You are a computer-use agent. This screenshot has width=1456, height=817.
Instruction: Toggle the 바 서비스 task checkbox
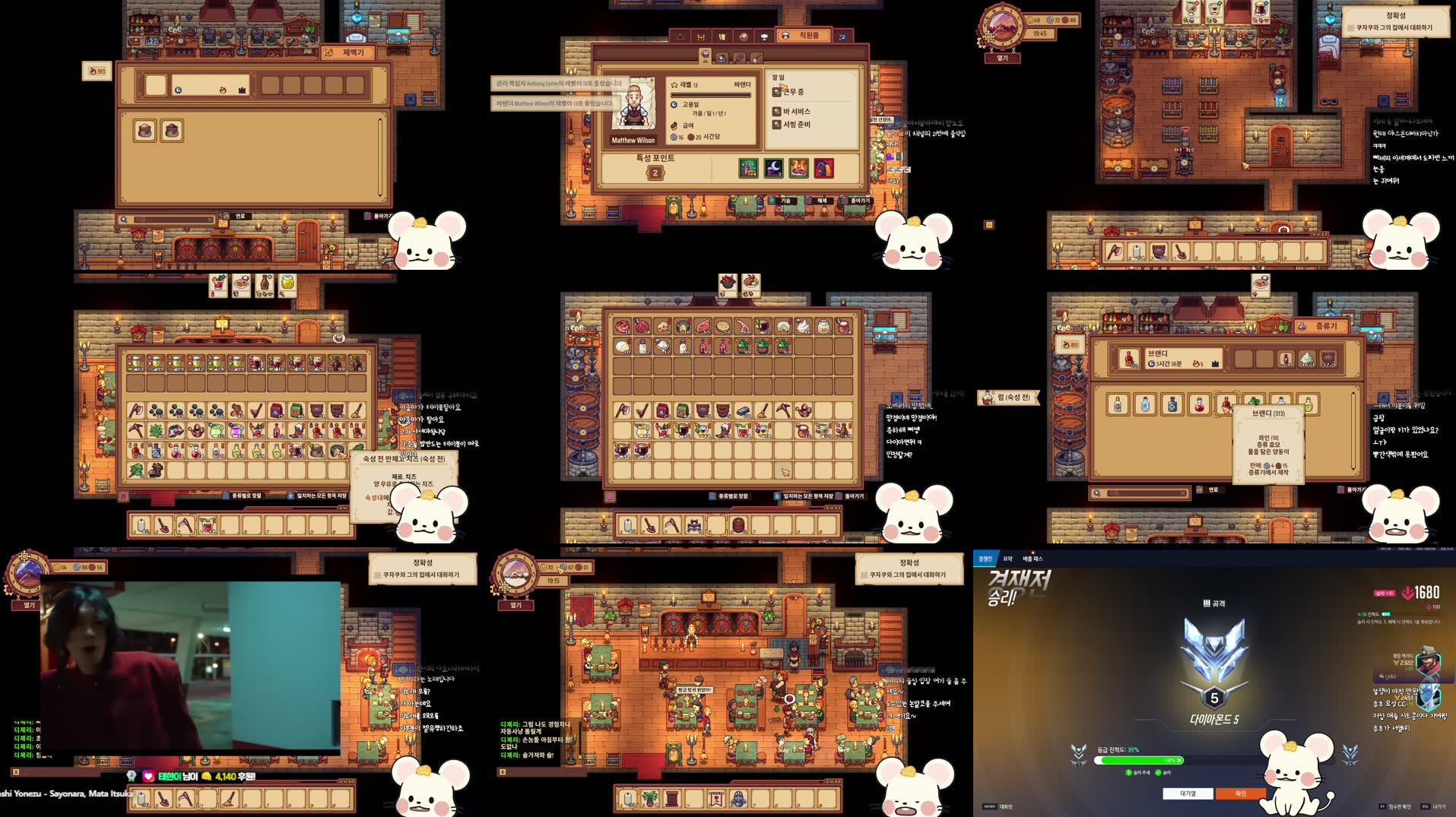tap(777, 112)
